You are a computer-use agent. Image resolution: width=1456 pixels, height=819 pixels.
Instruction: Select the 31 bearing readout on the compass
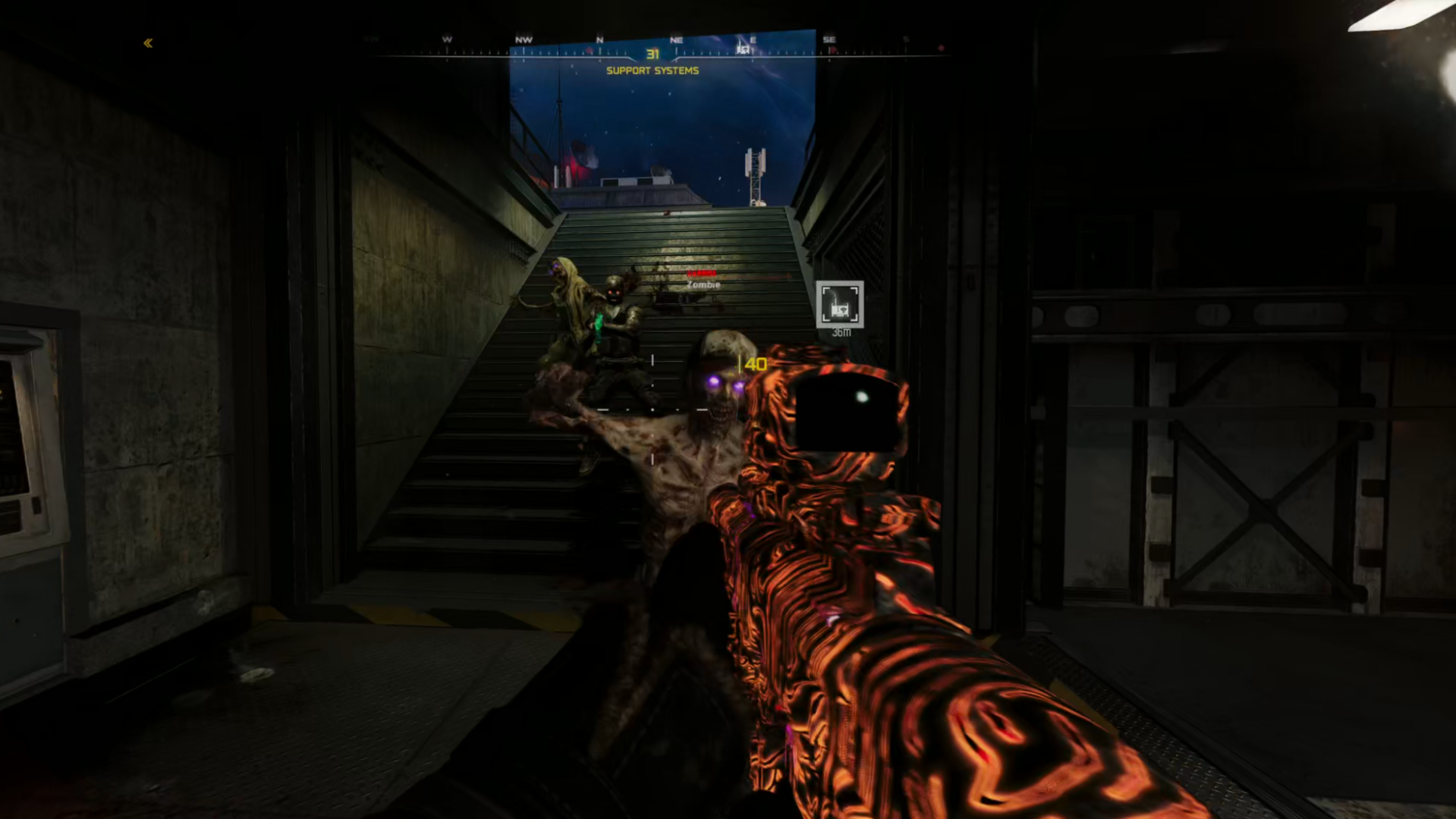[x=653, y=54]
